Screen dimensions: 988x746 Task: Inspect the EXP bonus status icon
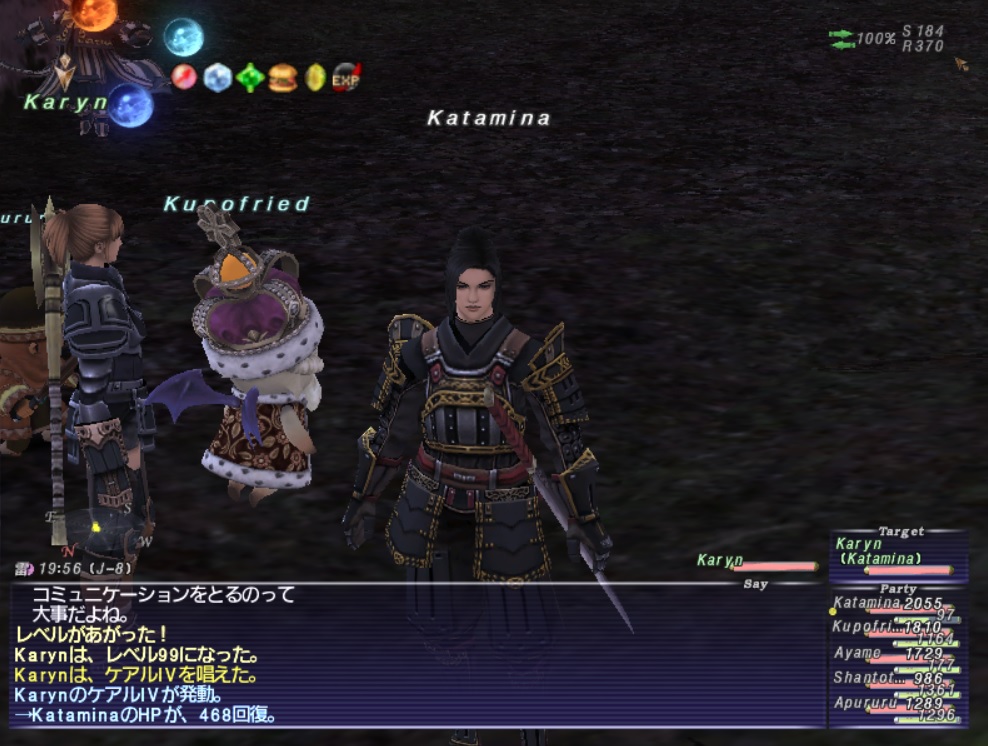346,77
